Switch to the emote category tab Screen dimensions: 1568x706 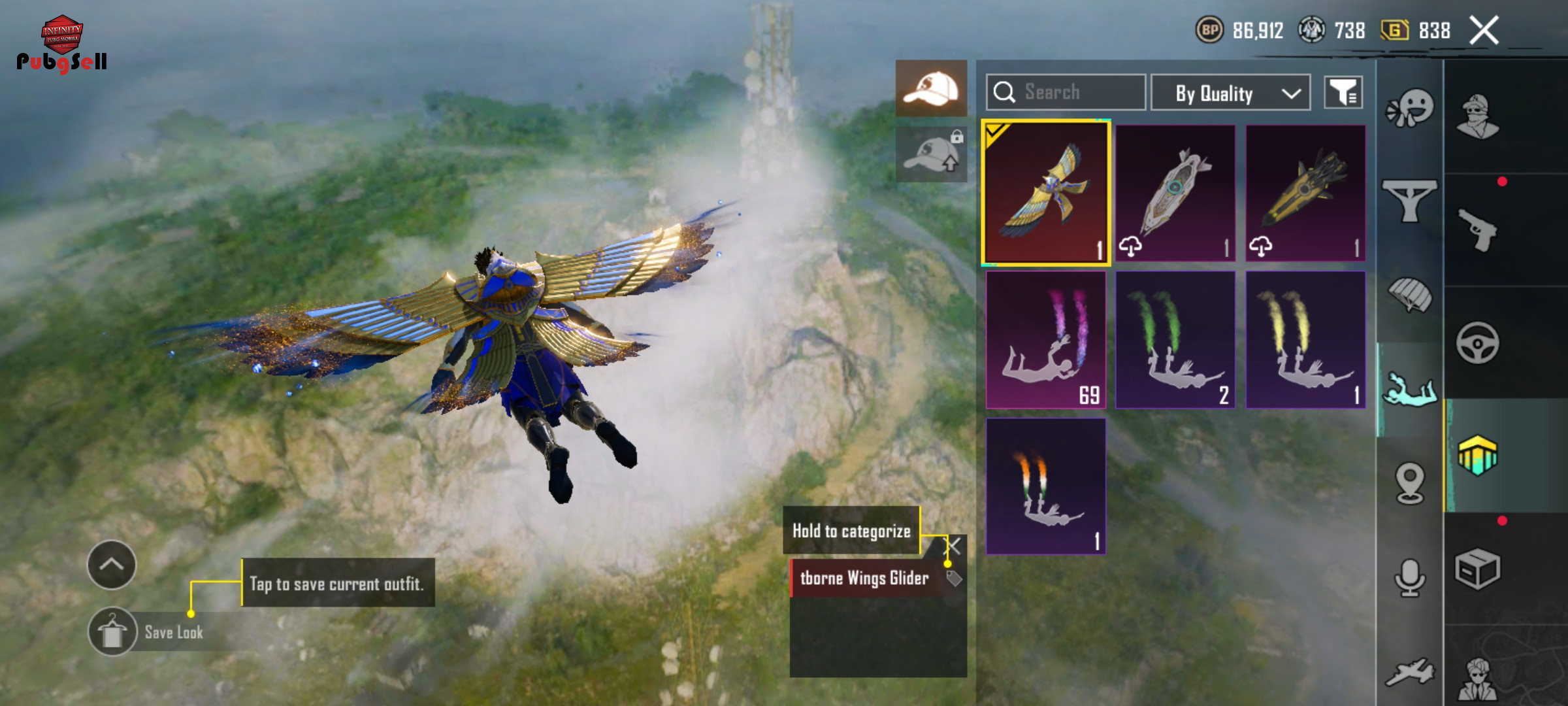(x=1410, y=108)
